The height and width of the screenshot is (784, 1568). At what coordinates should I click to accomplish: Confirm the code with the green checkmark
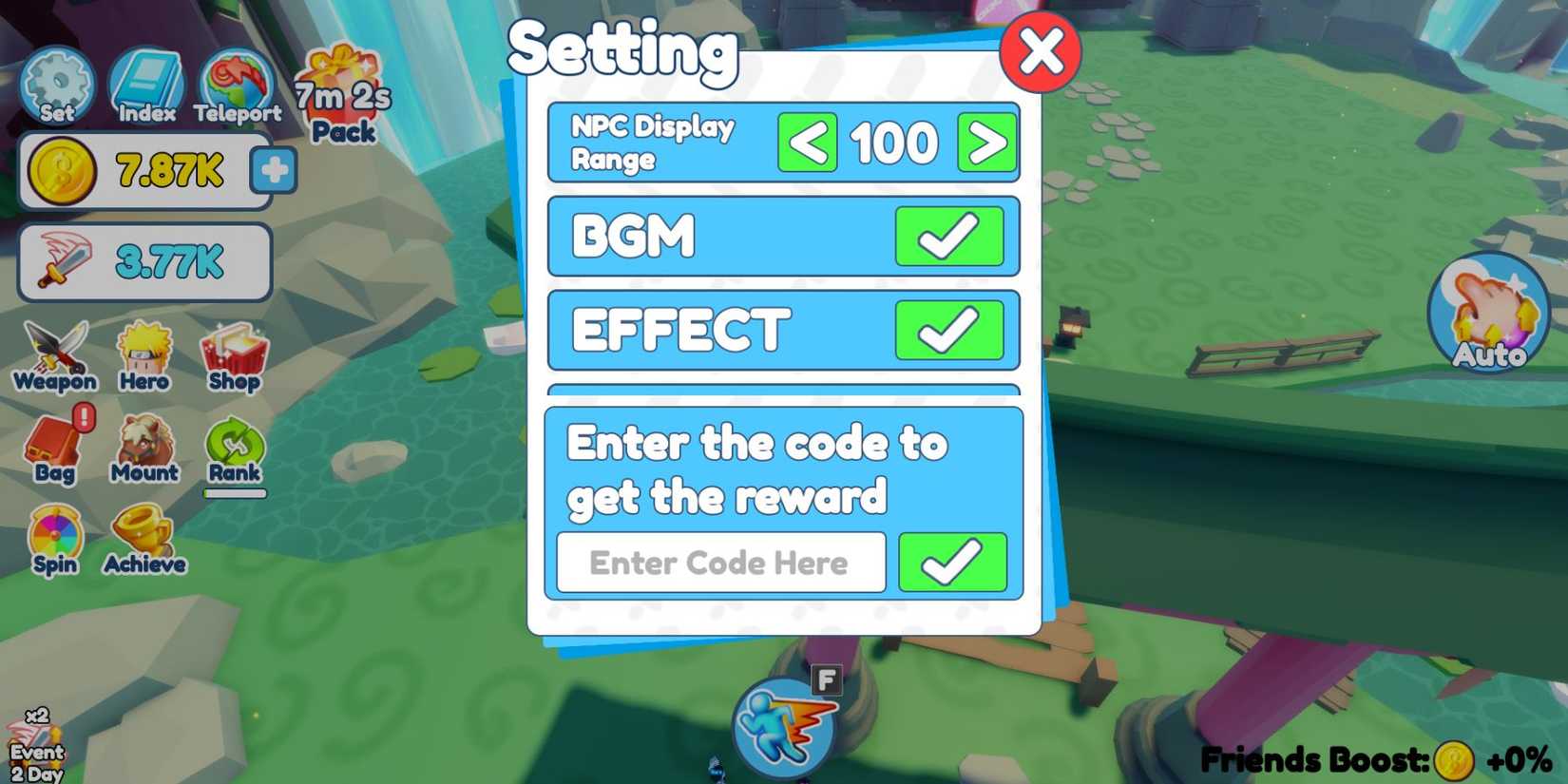(952, 562)
